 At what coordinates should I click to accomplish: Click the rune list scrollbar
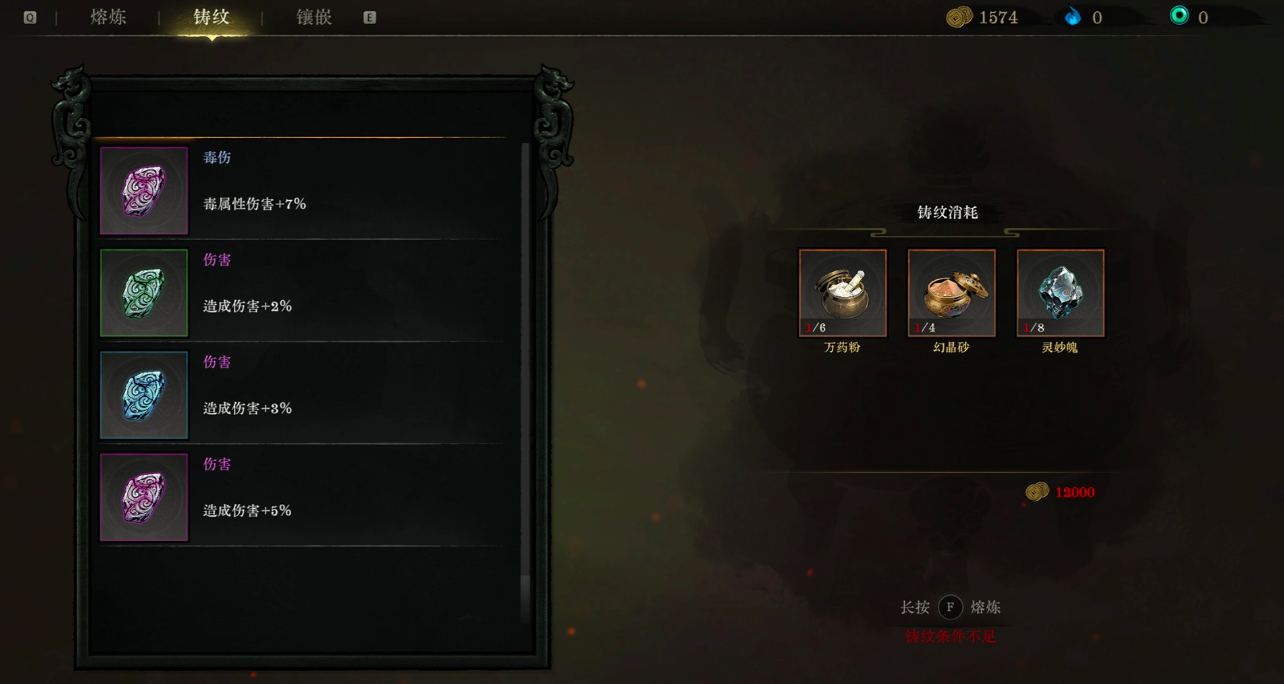(525, 380)
